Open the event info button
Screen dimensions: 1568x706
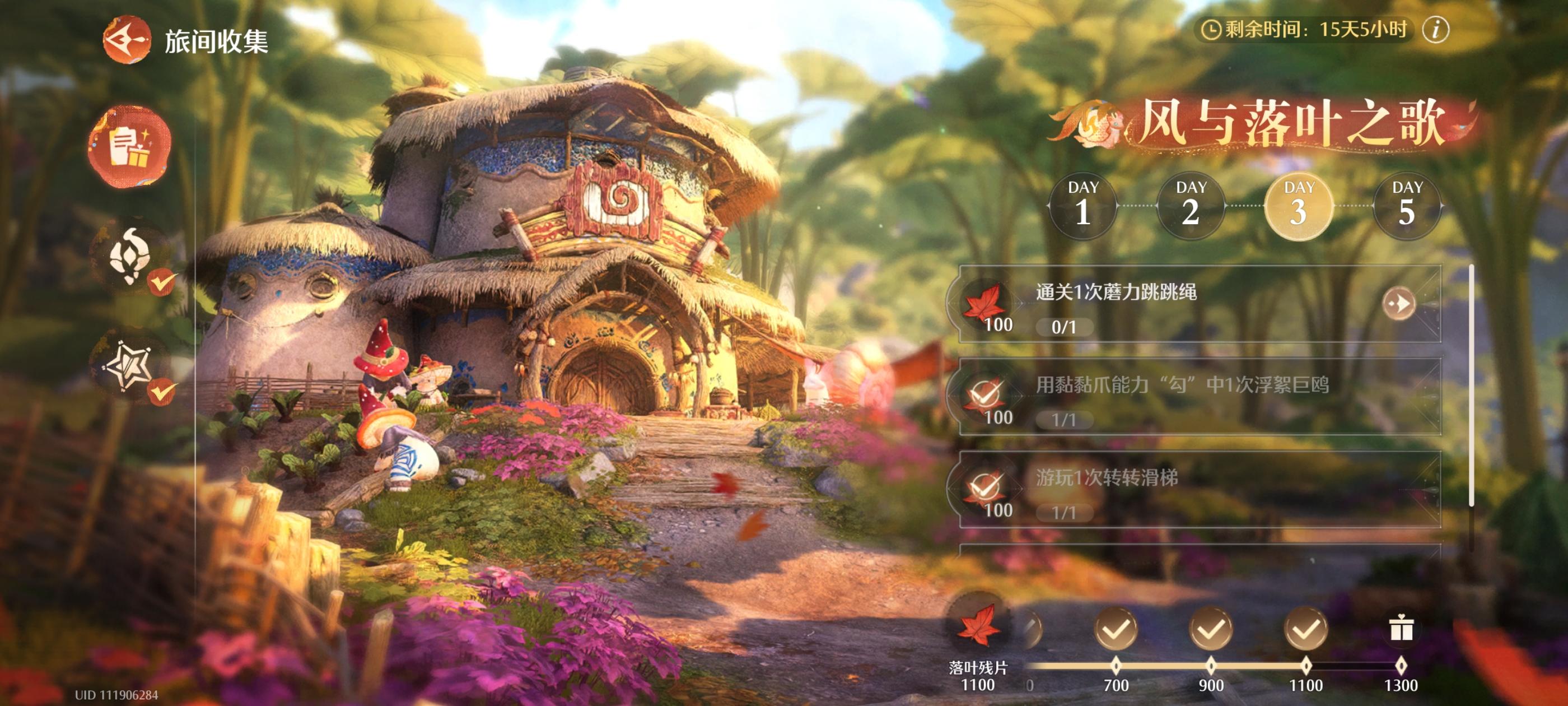1435,29
